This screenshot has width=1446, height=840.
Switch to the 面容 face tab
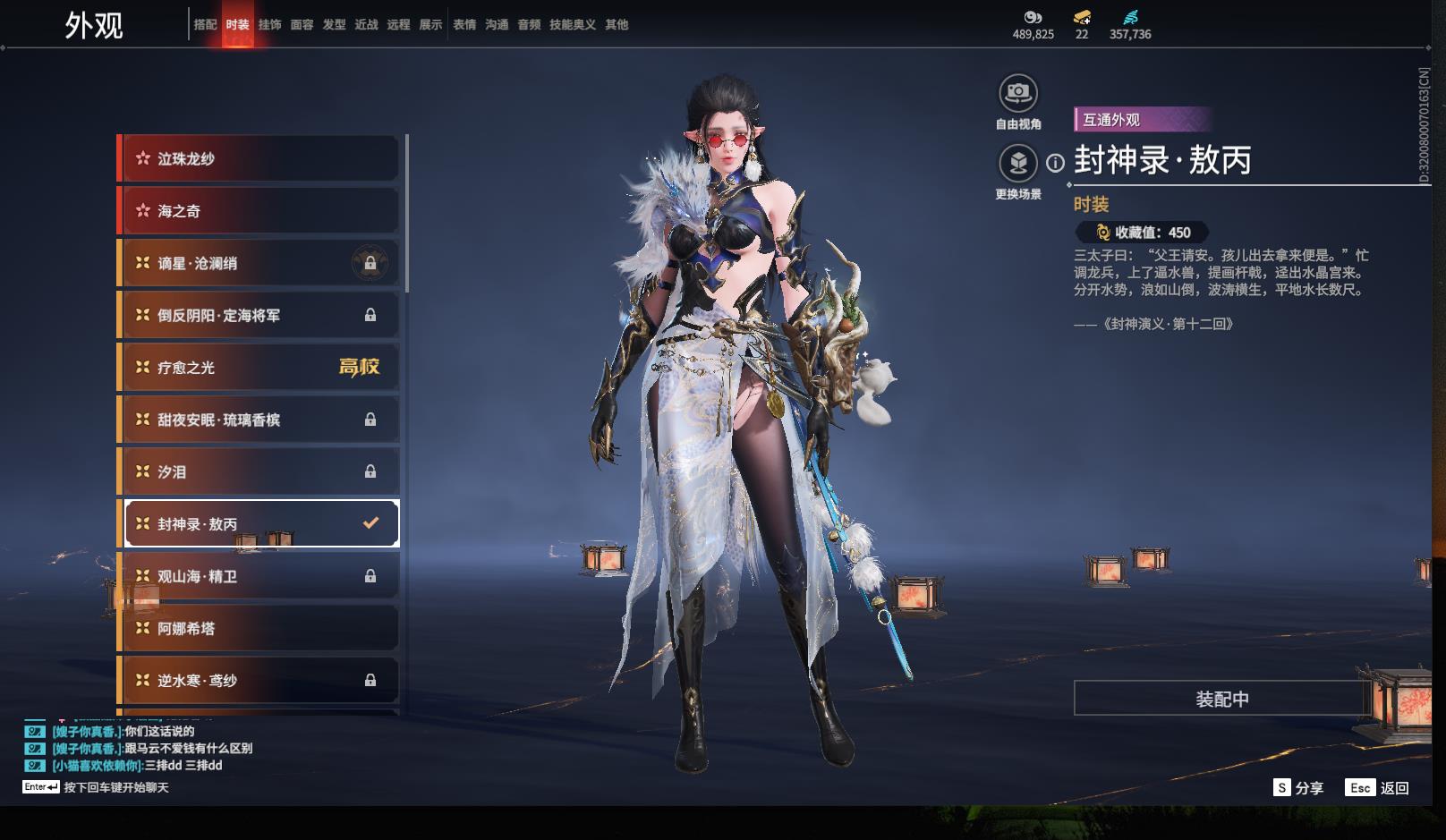302,24
